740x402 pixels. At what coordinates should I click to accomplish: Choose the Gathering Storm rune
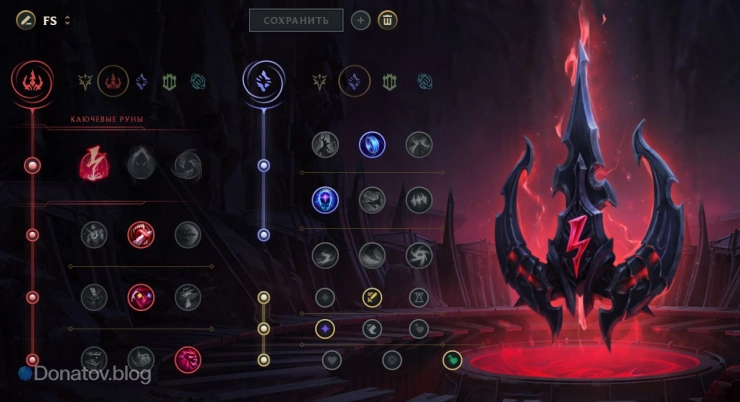[419, 255]
